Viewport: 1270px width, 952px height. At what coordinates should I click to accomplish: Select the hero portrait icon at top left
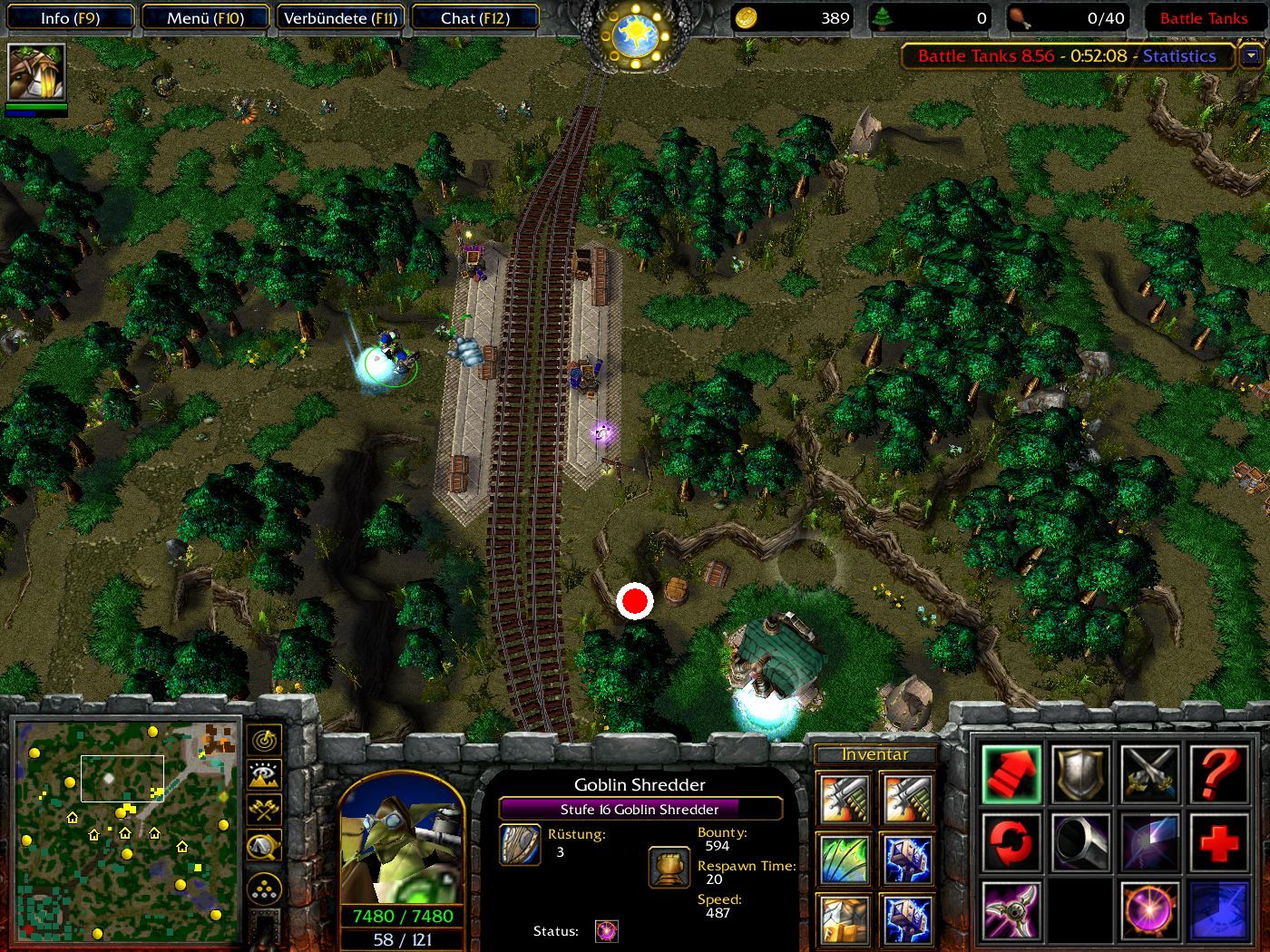36,73
